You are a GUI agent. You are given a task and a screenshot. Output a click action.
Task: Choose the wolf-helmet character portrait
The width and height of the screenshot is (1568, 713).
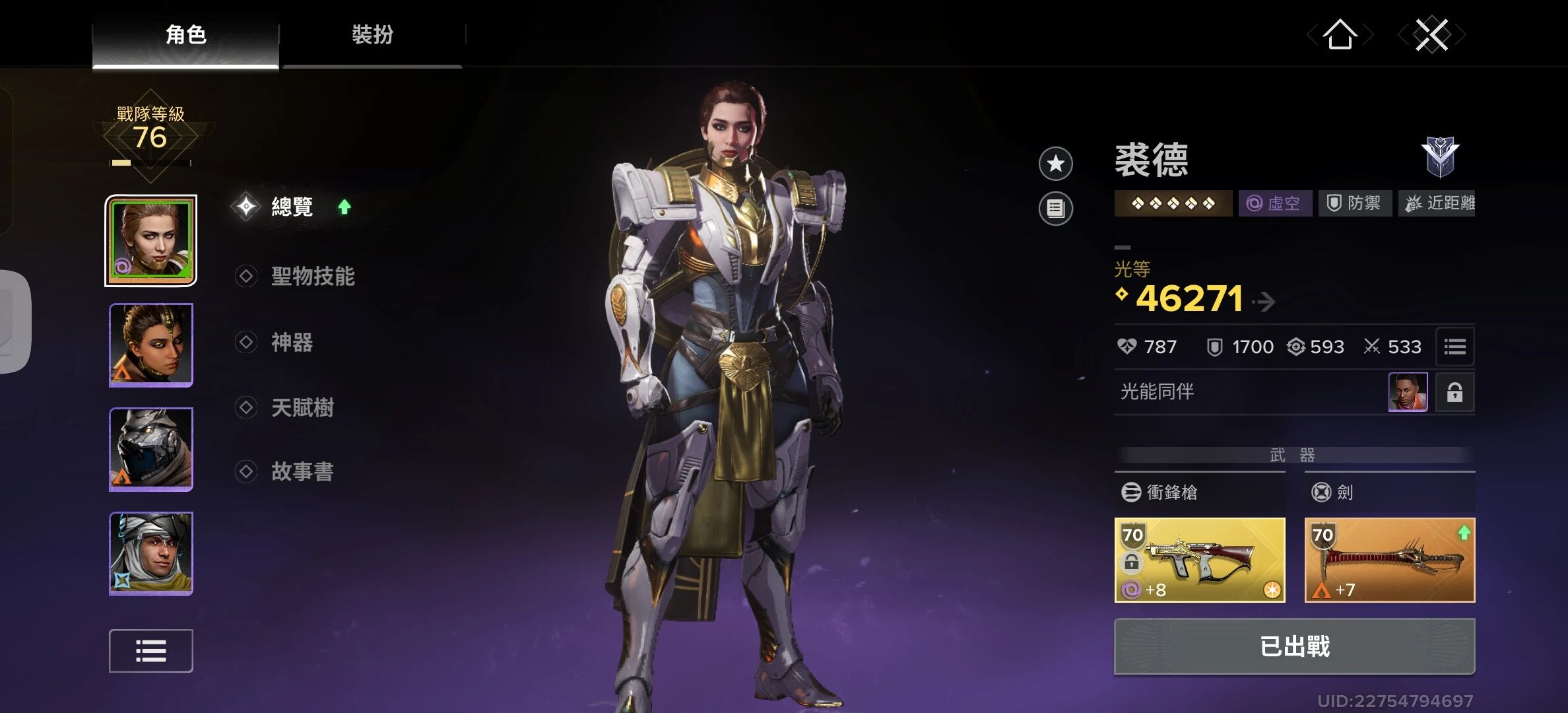[151, 449]
